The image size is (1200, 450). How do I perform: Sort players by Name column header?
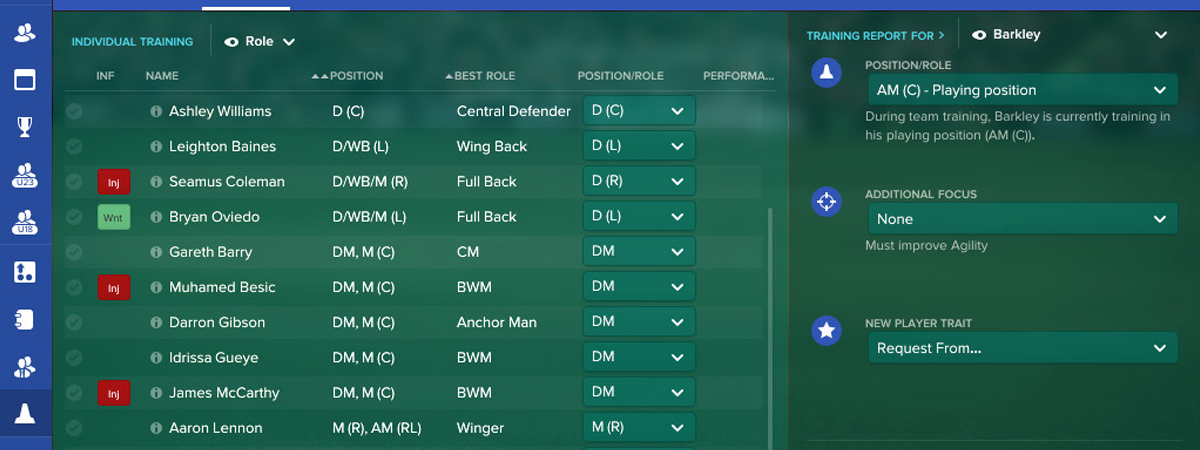click(162, 76)
